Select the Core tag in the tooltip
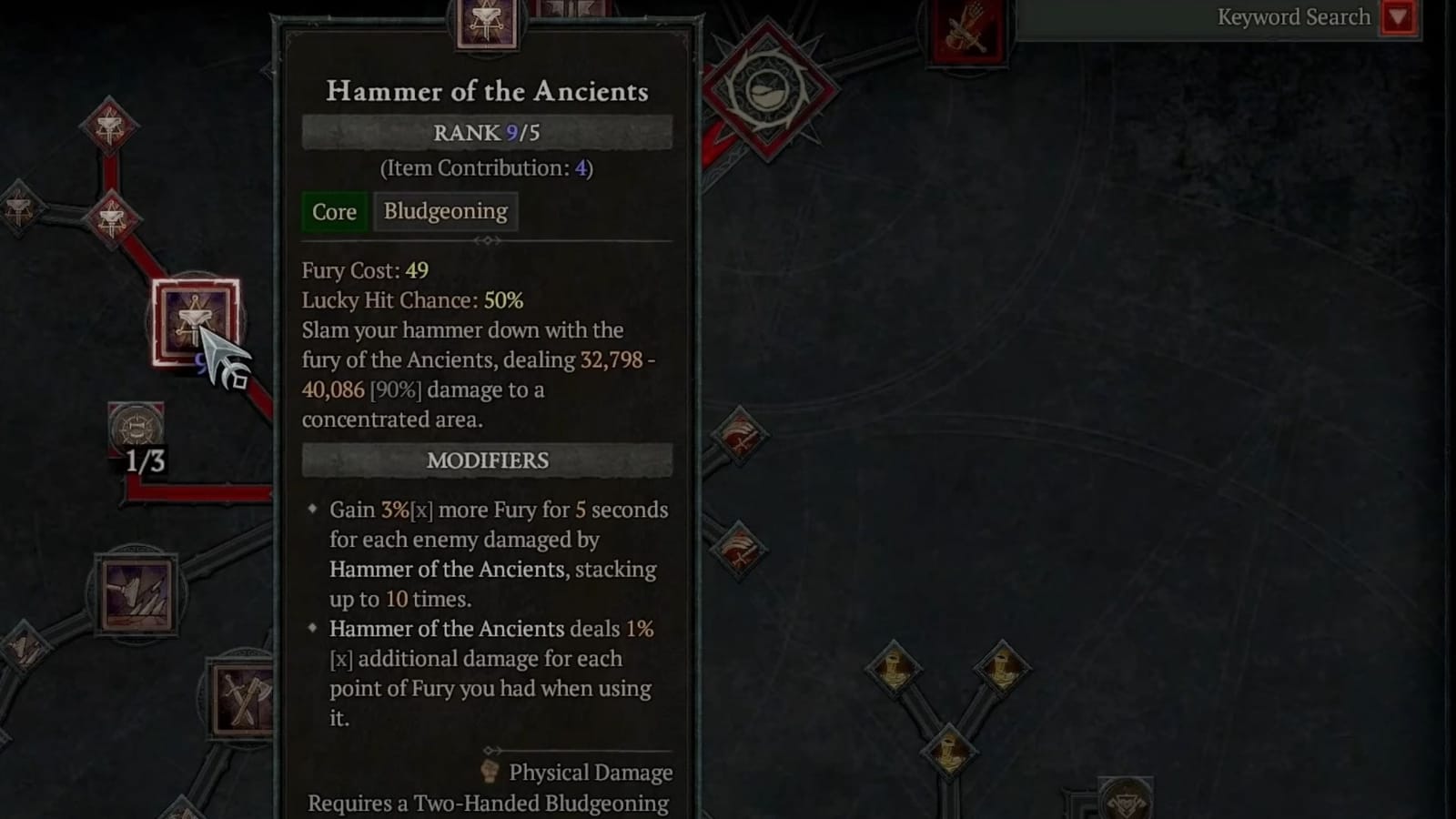The height and width of the screenshot is (819, 1456). [x=333, y=211]
